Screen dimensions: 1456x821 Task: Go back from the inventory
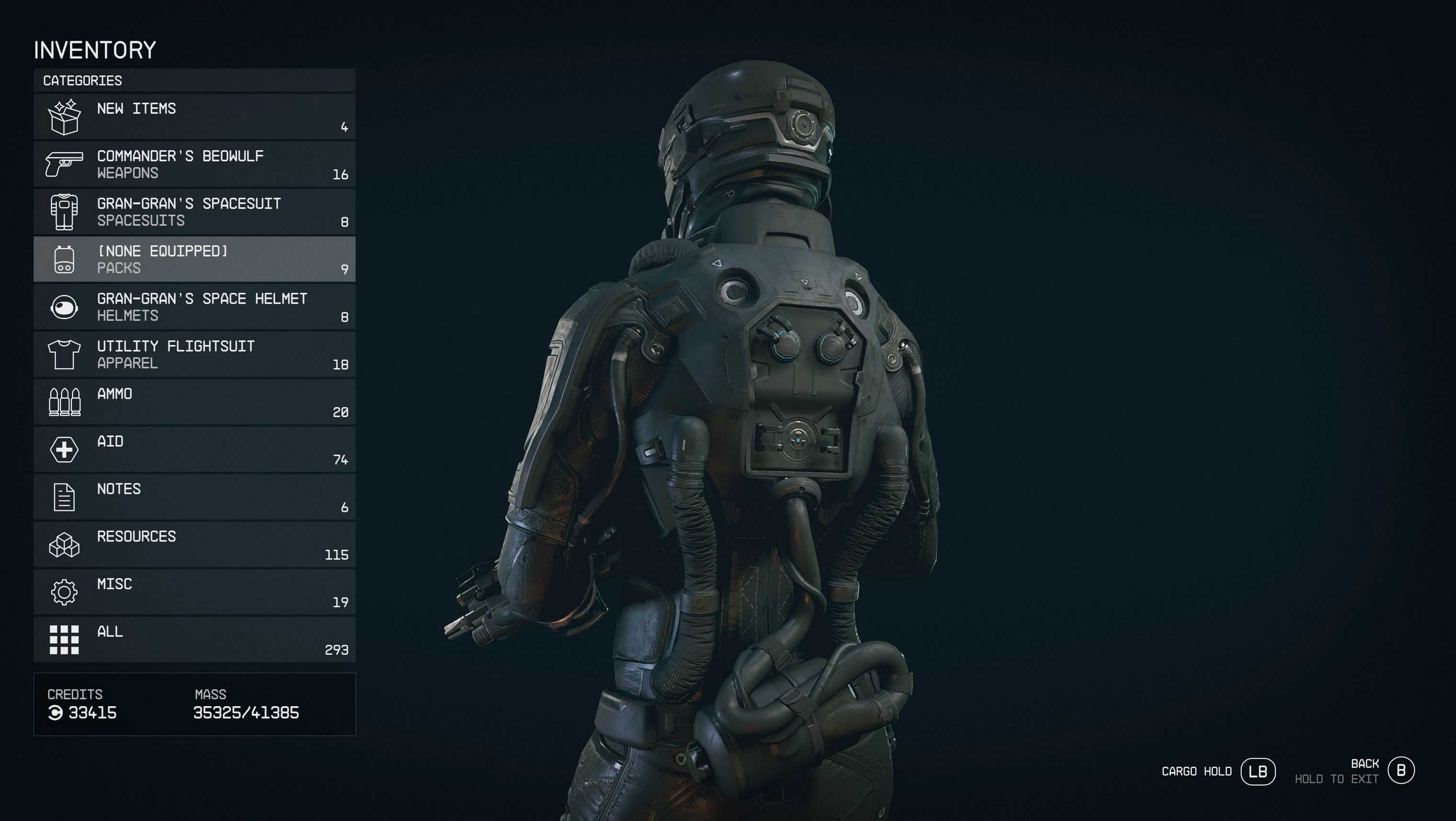[1400, 770]
